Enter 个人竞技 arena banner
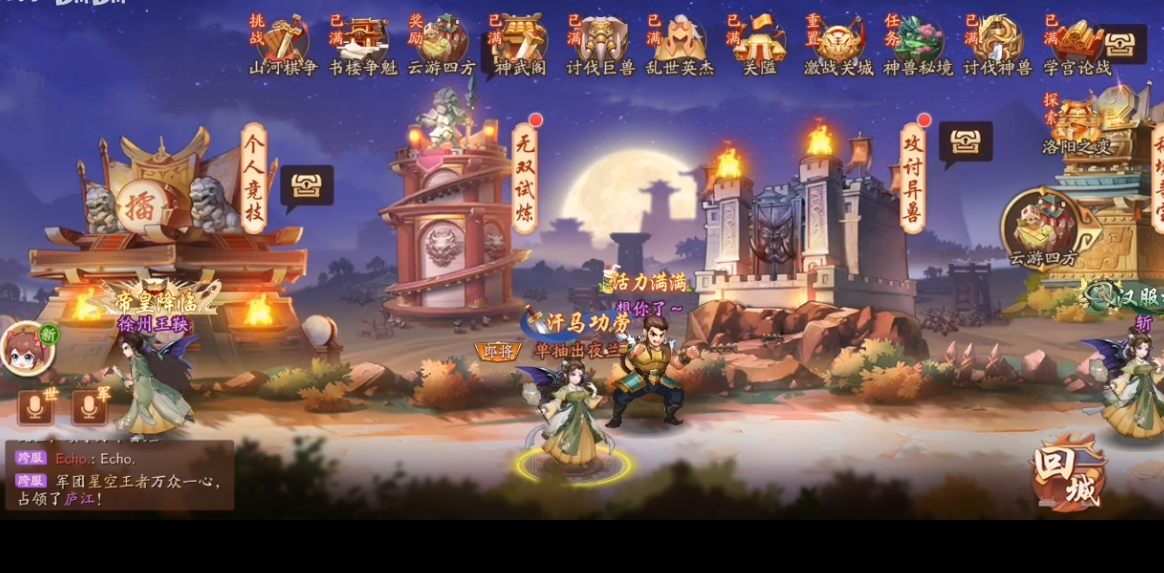Image resolution: width=1164 pixels, height=573 pixels. point(254,178)
